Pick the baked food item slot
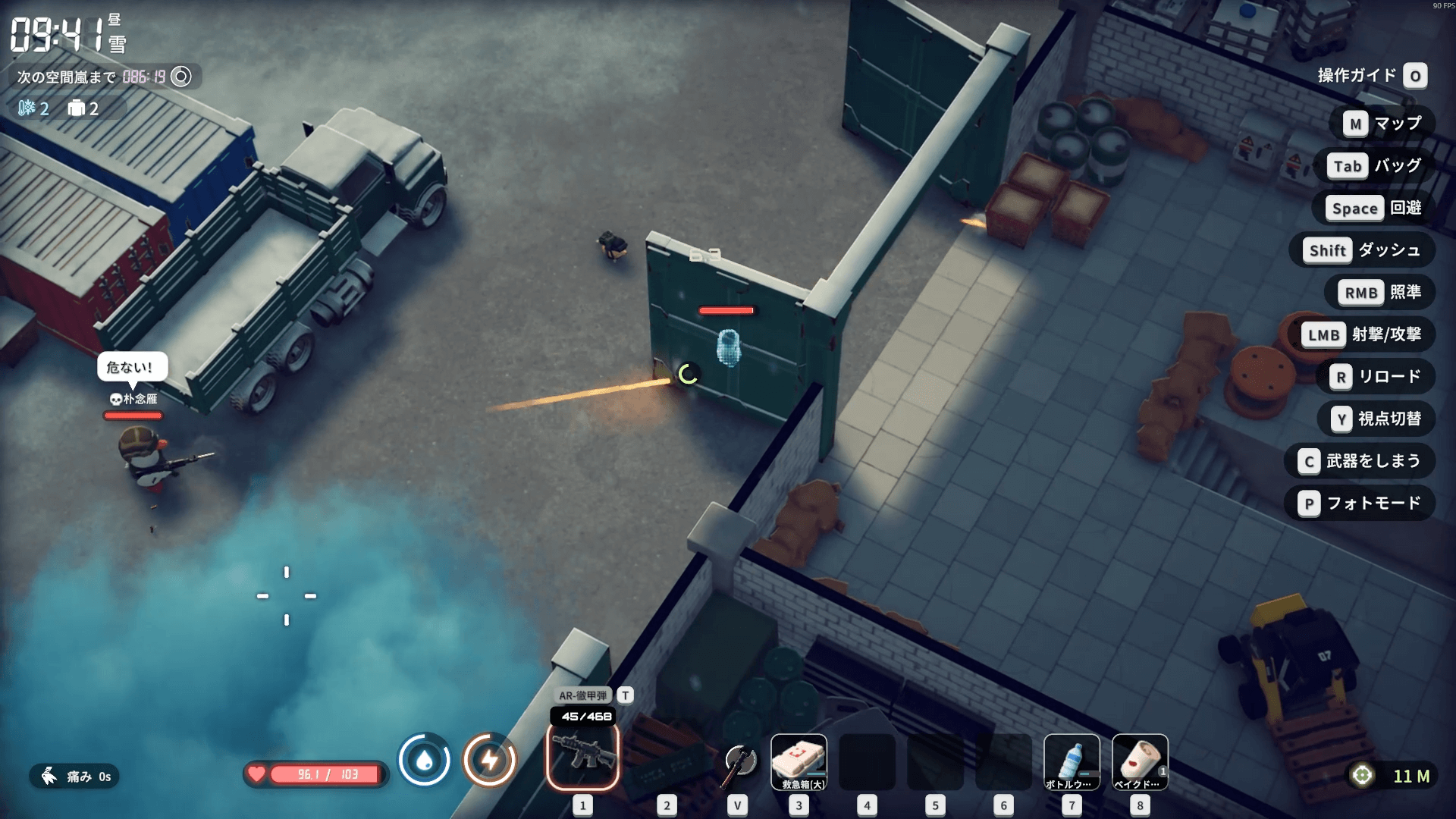The image size is (1456, 819). coord(1139,761)
